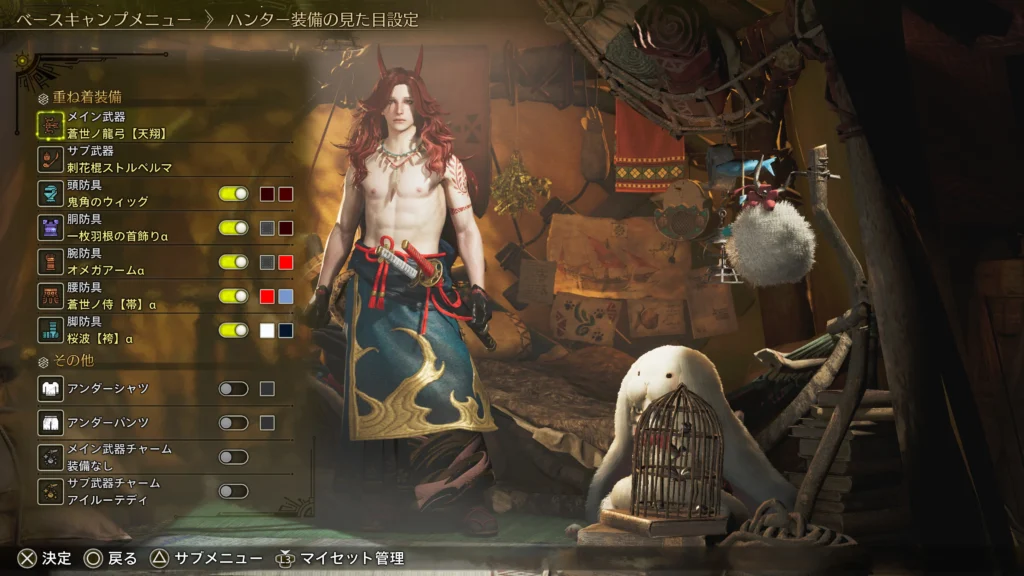The height and width of the screenshot is (576, 1024).
Task: Turn on the メイン武器チャーム toggle
Action: pyautogui.click(x=233, y=457)
